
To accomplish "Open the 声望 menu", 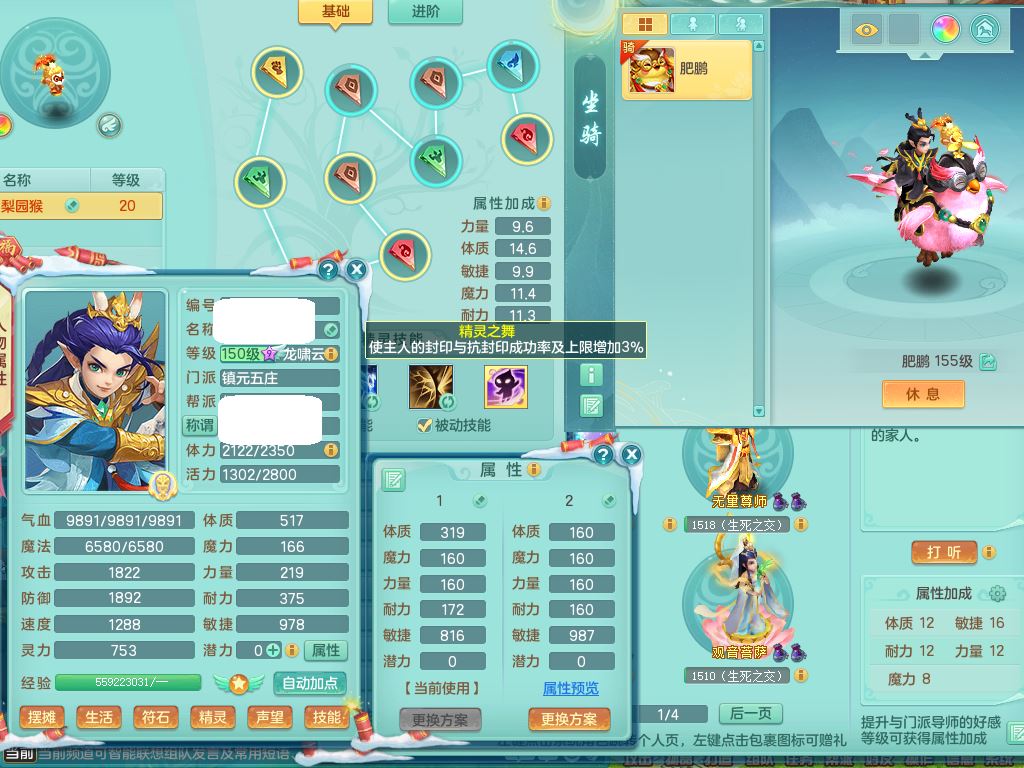I will [x=270, y=717].
